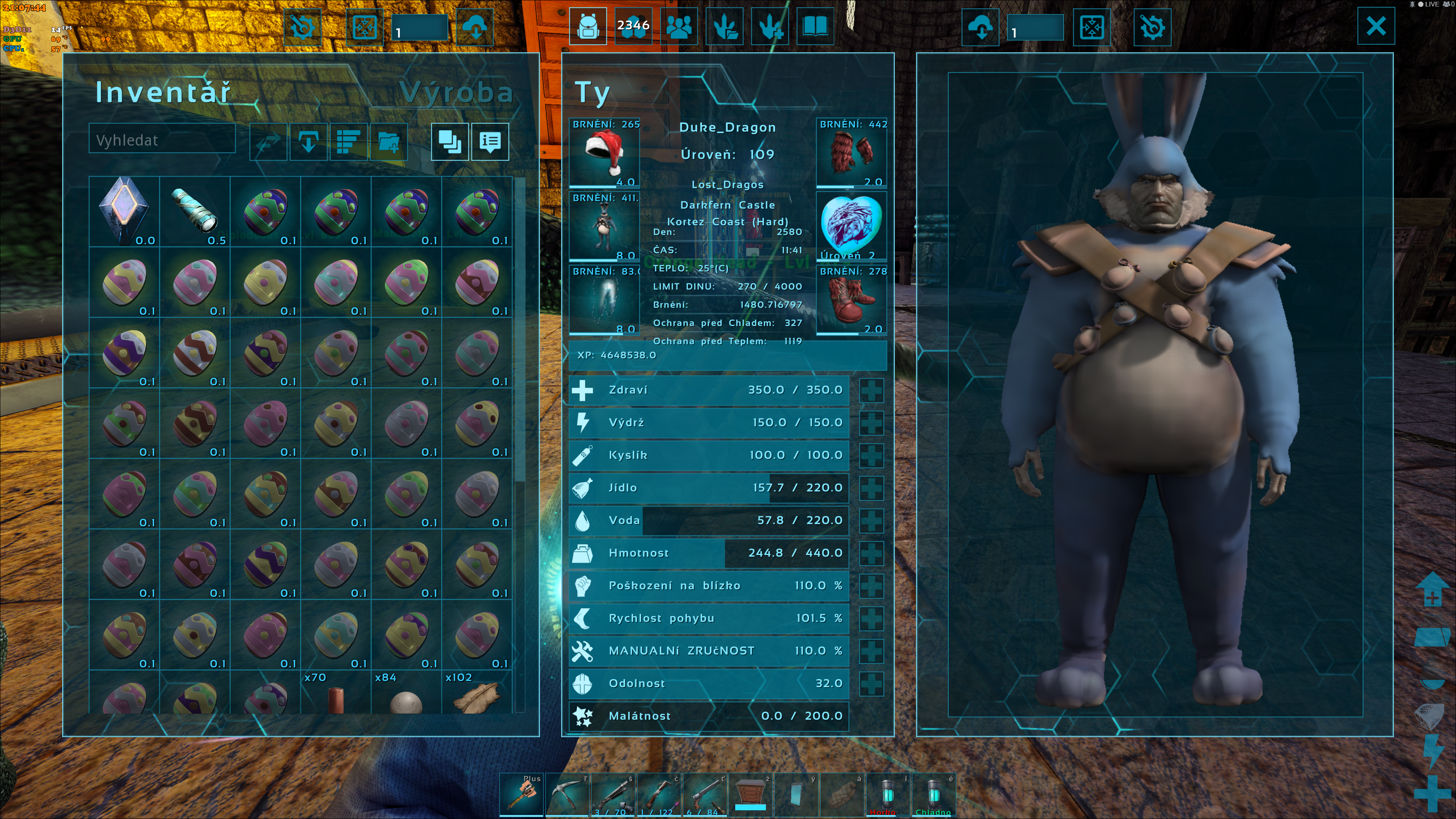Close the inventory with the X button
Screen dimensions: 1456x819
(1375, 26)
